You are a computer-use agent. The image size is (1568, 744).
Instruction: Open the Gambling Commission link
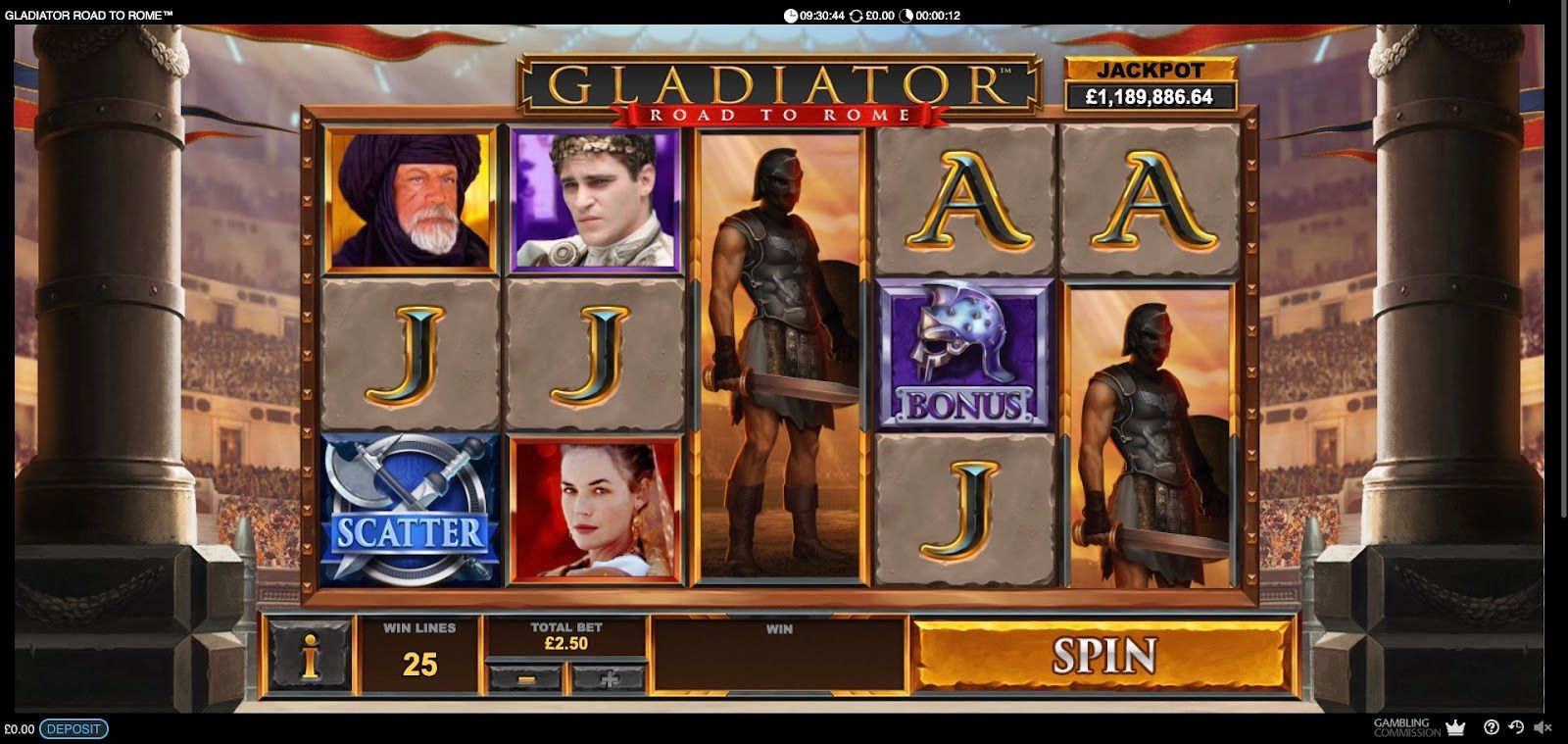pyautogui.click(x=1406, y=727)
